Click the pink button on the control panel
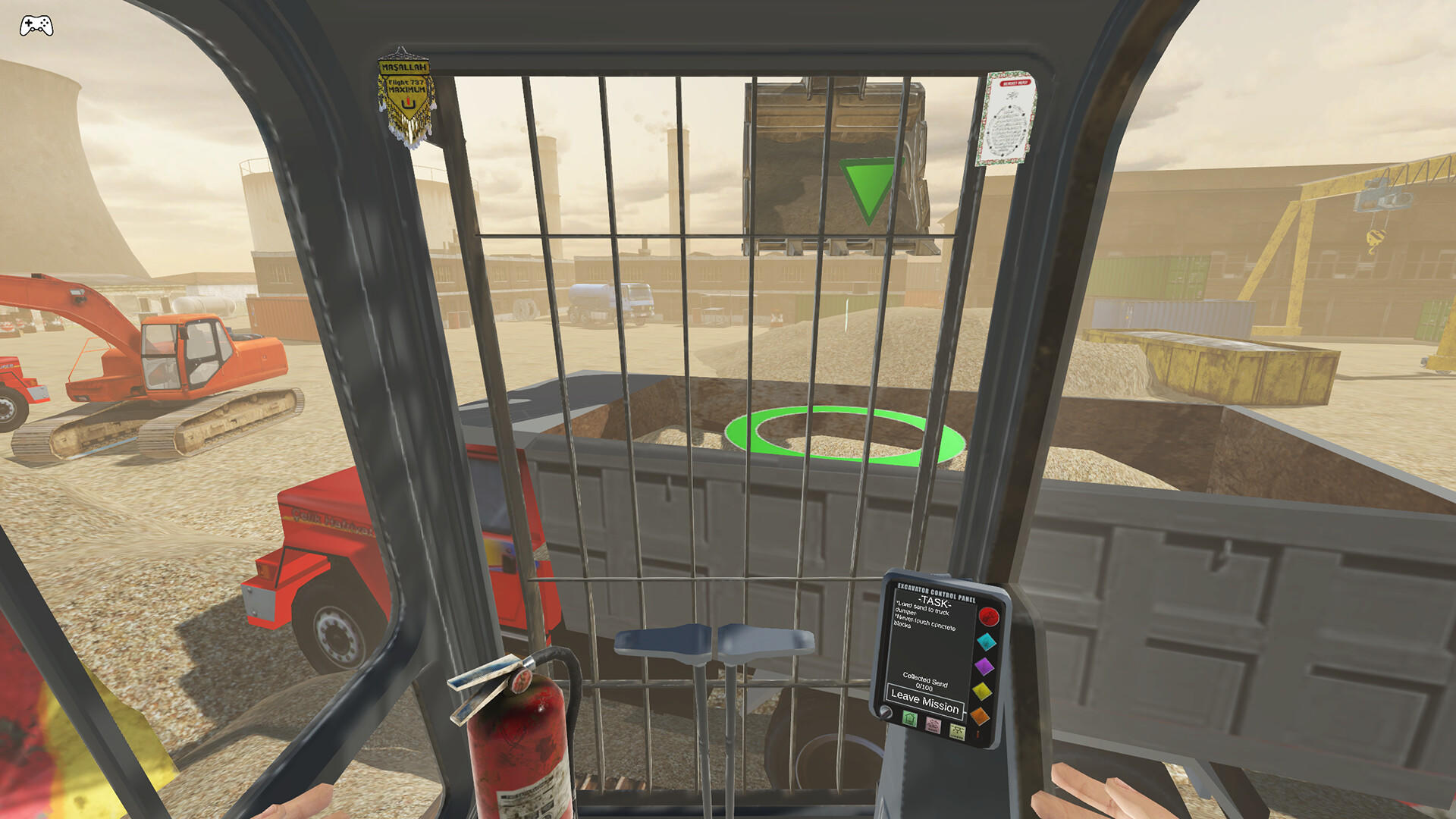1456x819 pixels. click(933, 726)
